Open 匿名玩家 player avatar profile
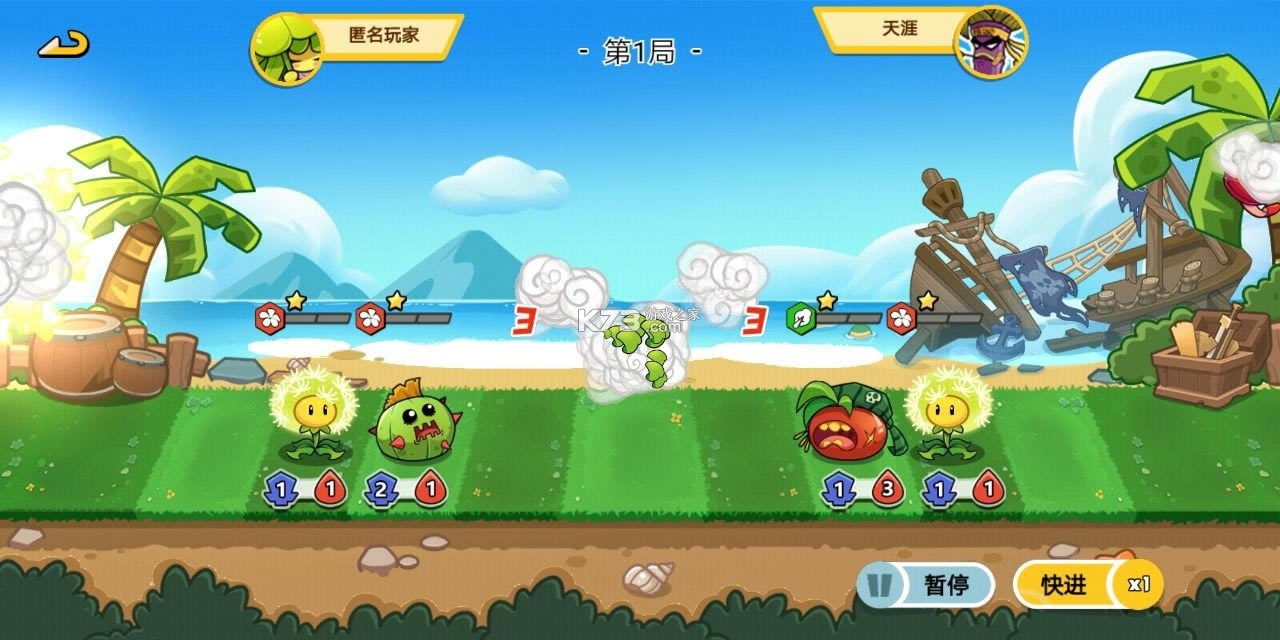 click(x=286, y=48)
